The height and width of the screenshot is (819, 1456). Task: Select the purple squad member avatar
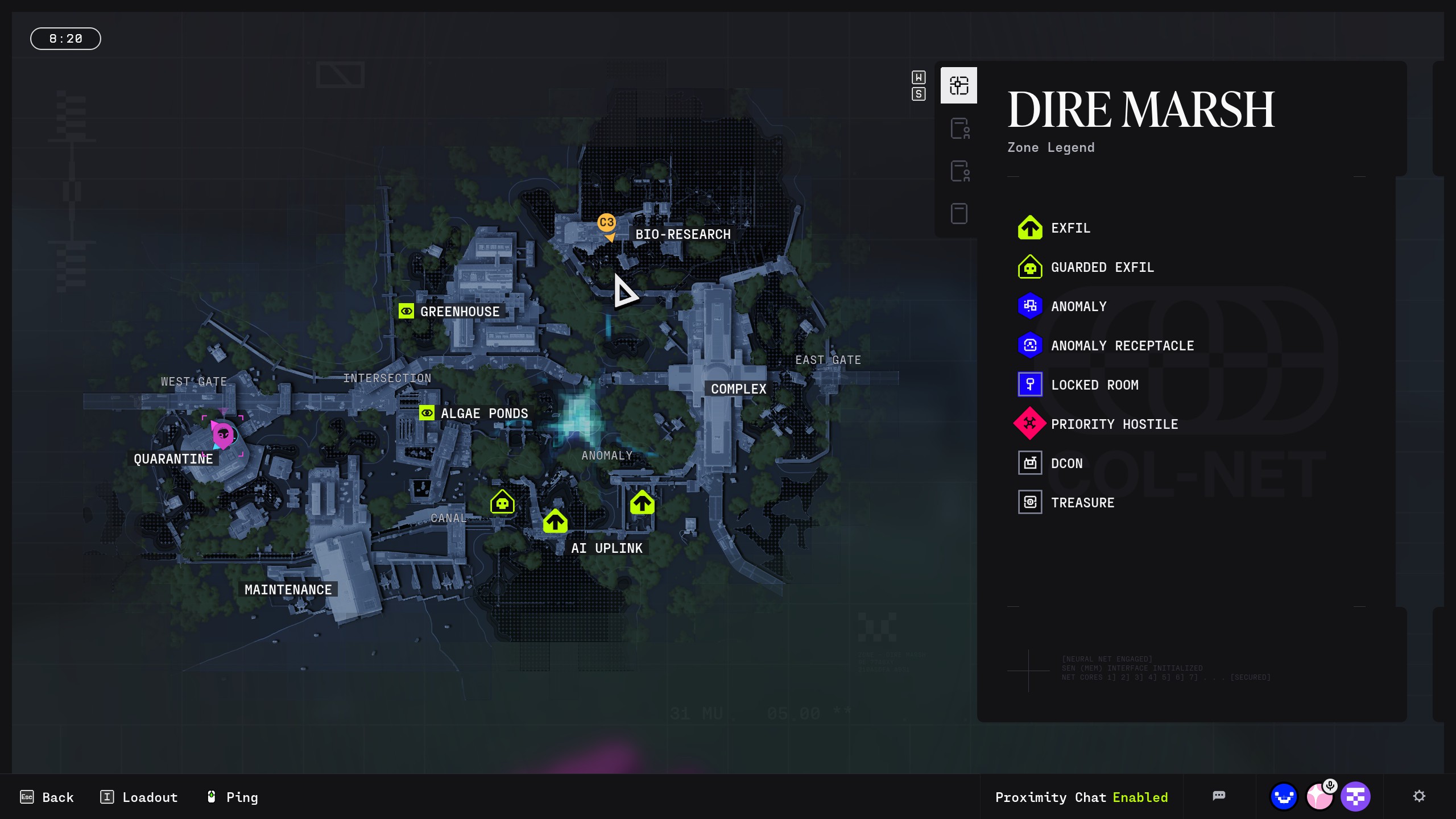coord(1355,797)
